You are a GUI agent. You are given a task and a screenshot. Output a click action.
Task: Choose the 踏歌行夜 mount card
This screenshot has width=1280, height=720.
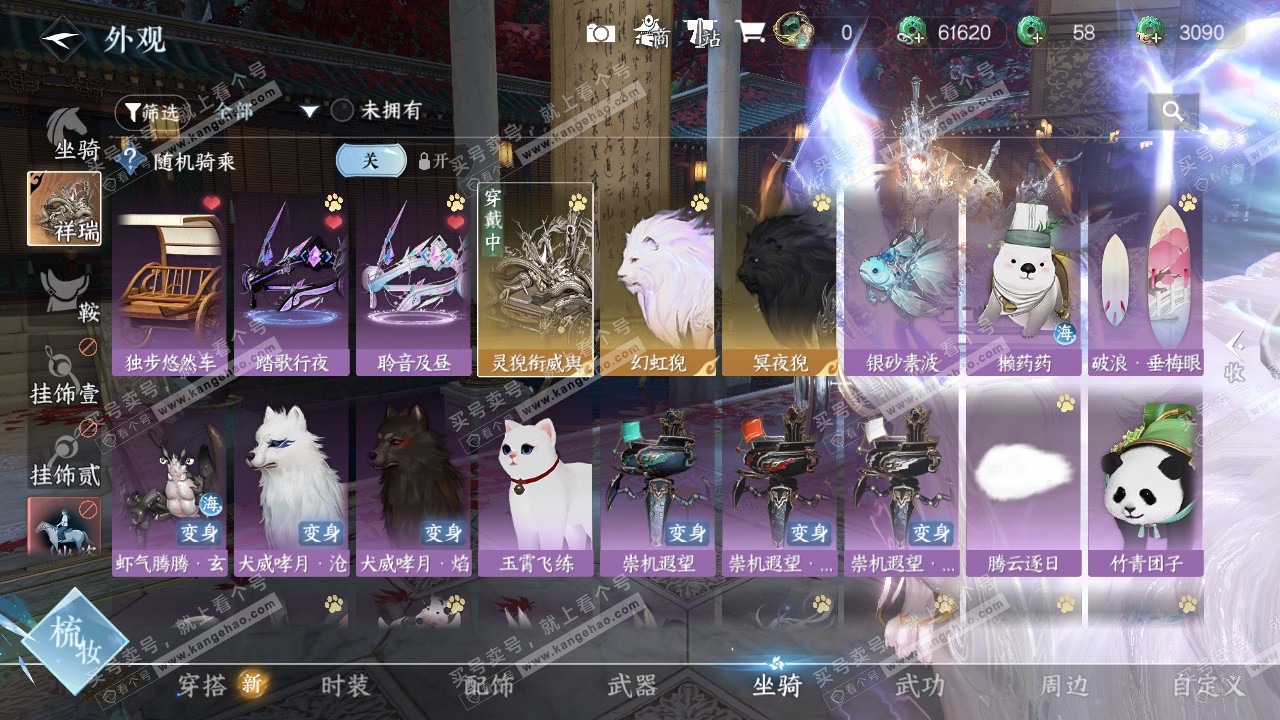pyautogui.click(x=292, y=283)
